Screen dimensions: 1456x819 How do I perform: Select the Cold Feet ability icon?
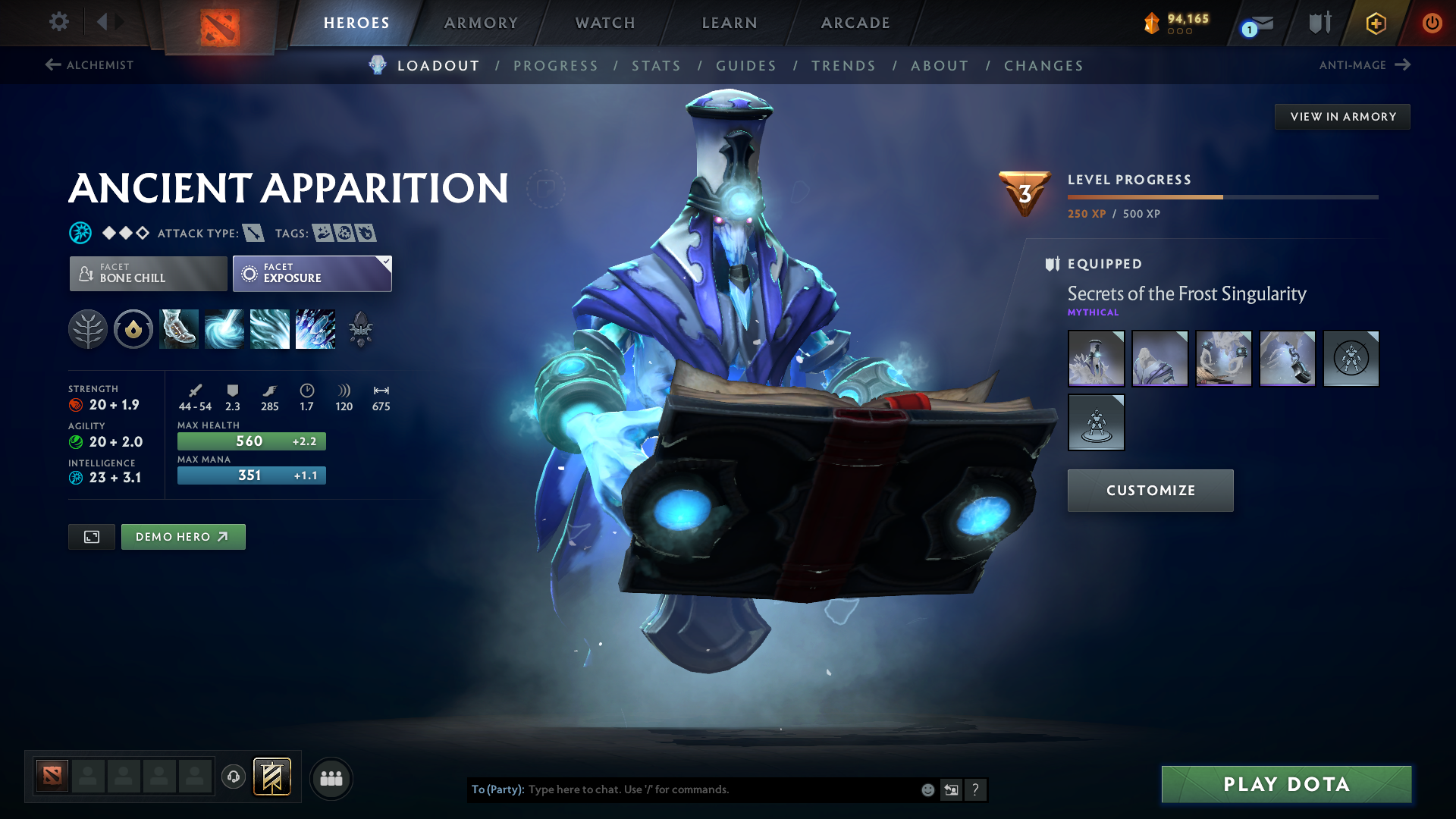178,329
